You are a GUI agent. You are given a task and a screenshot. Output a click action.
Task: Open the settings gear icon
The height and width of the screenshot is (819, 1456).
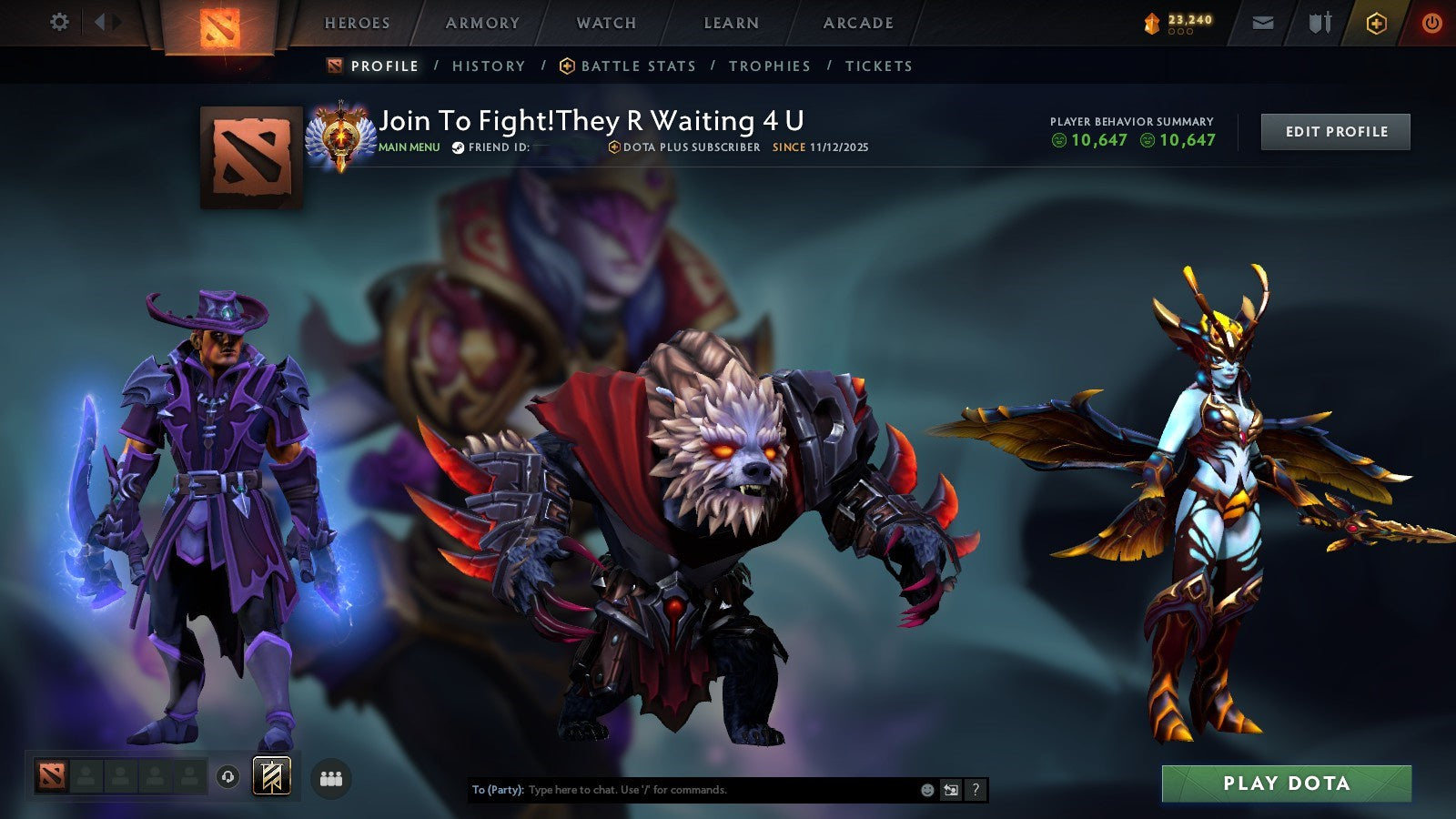click(60, 20)
